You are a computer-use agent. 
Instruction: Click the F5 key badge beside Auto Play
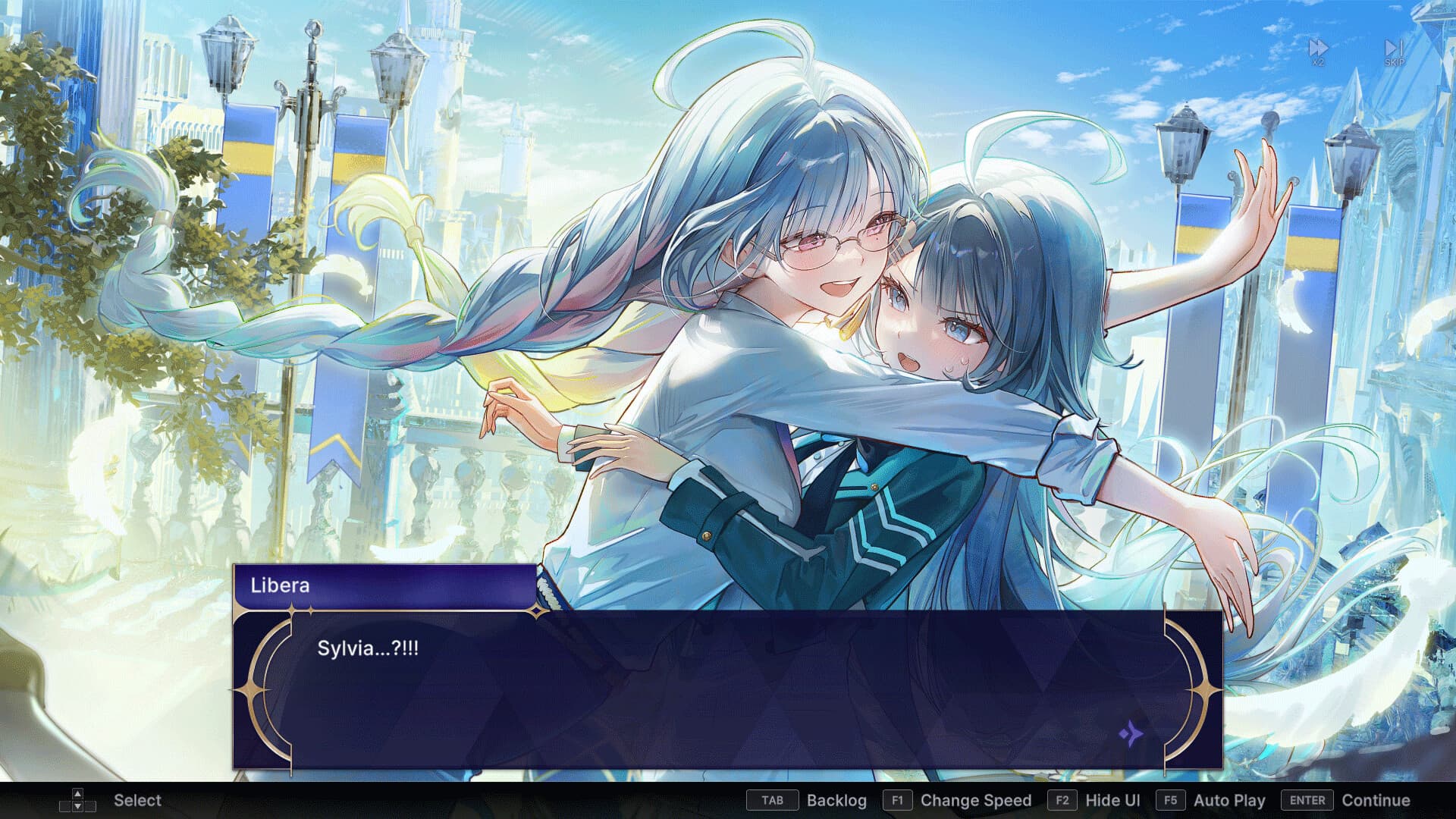(1169, 800)
